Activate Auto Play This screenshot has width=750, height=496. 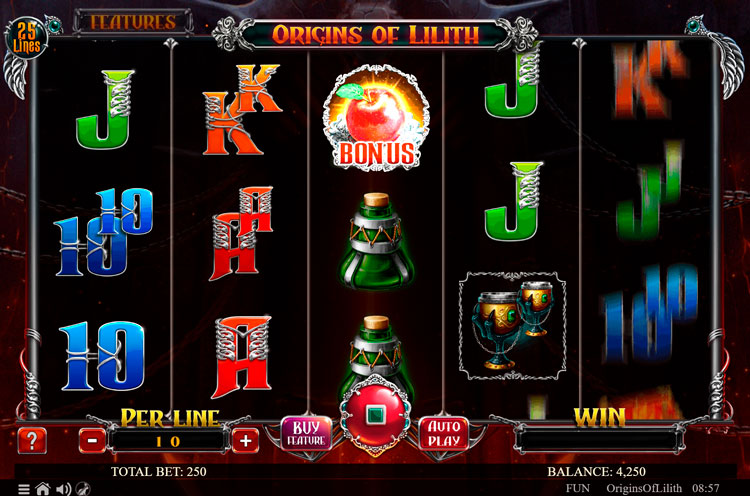click(x=442, y=433)
